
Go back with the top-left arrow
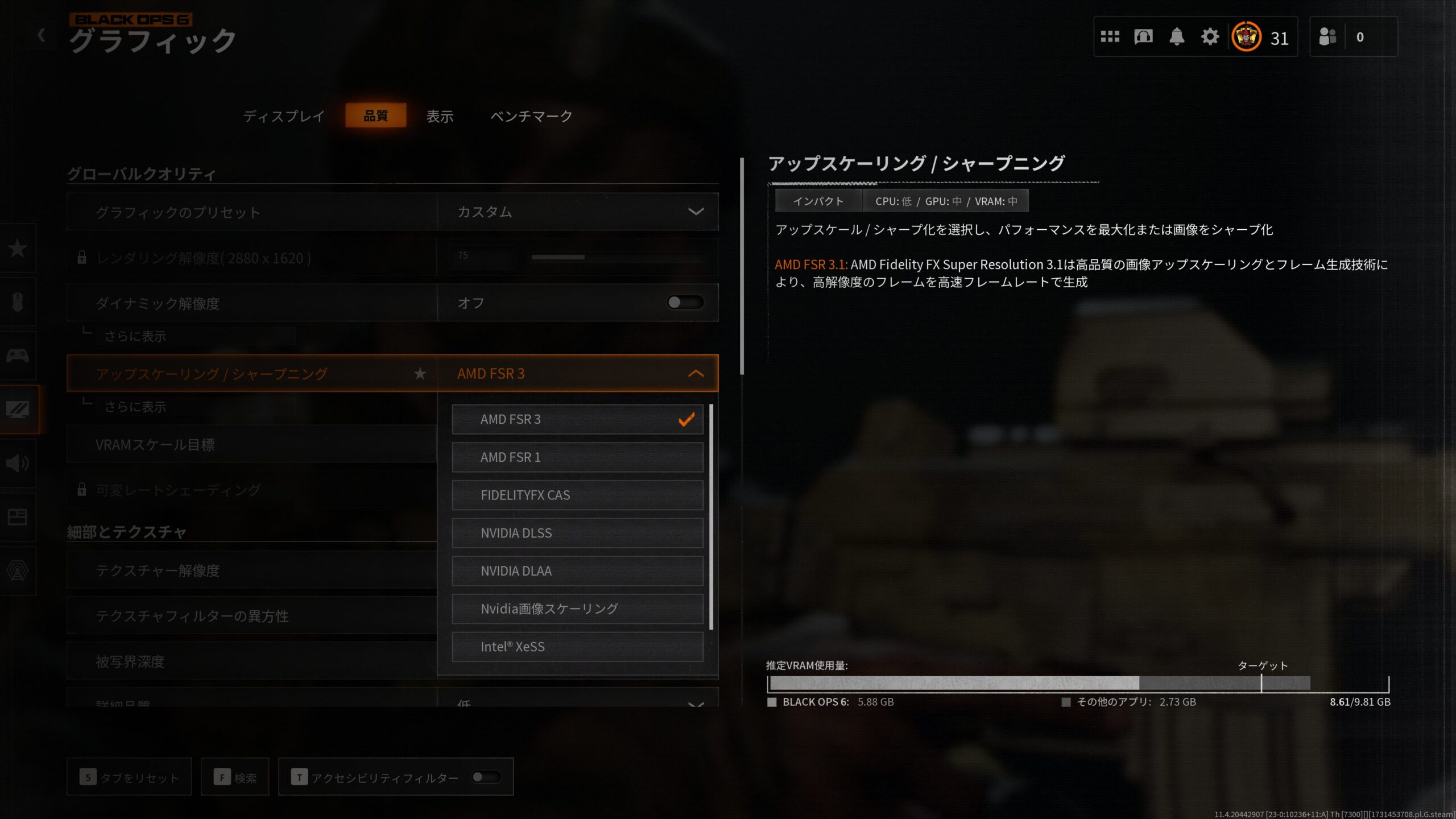tap(41, 35)
